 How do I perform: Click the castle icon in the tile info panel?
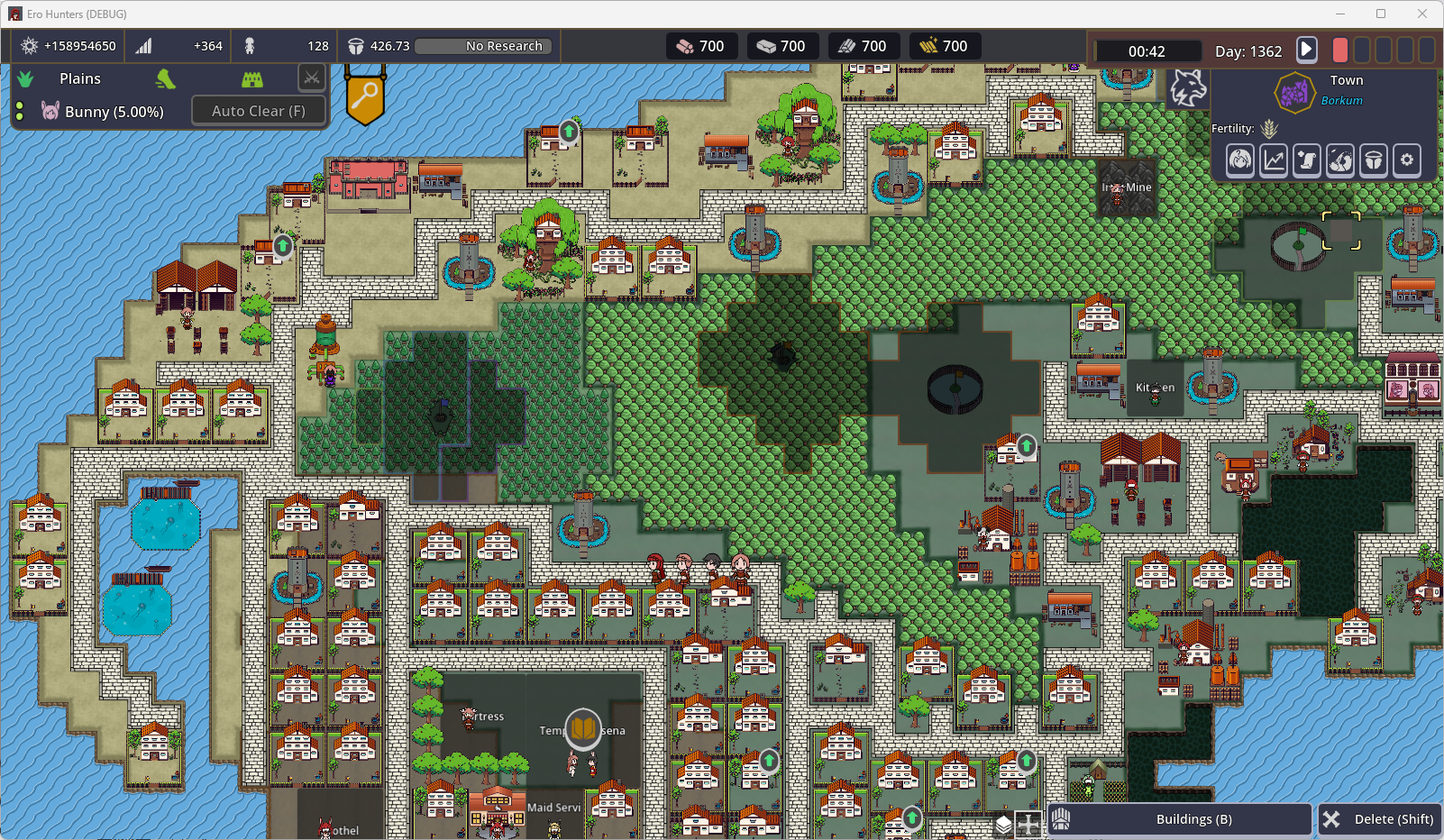pos(252,78)
